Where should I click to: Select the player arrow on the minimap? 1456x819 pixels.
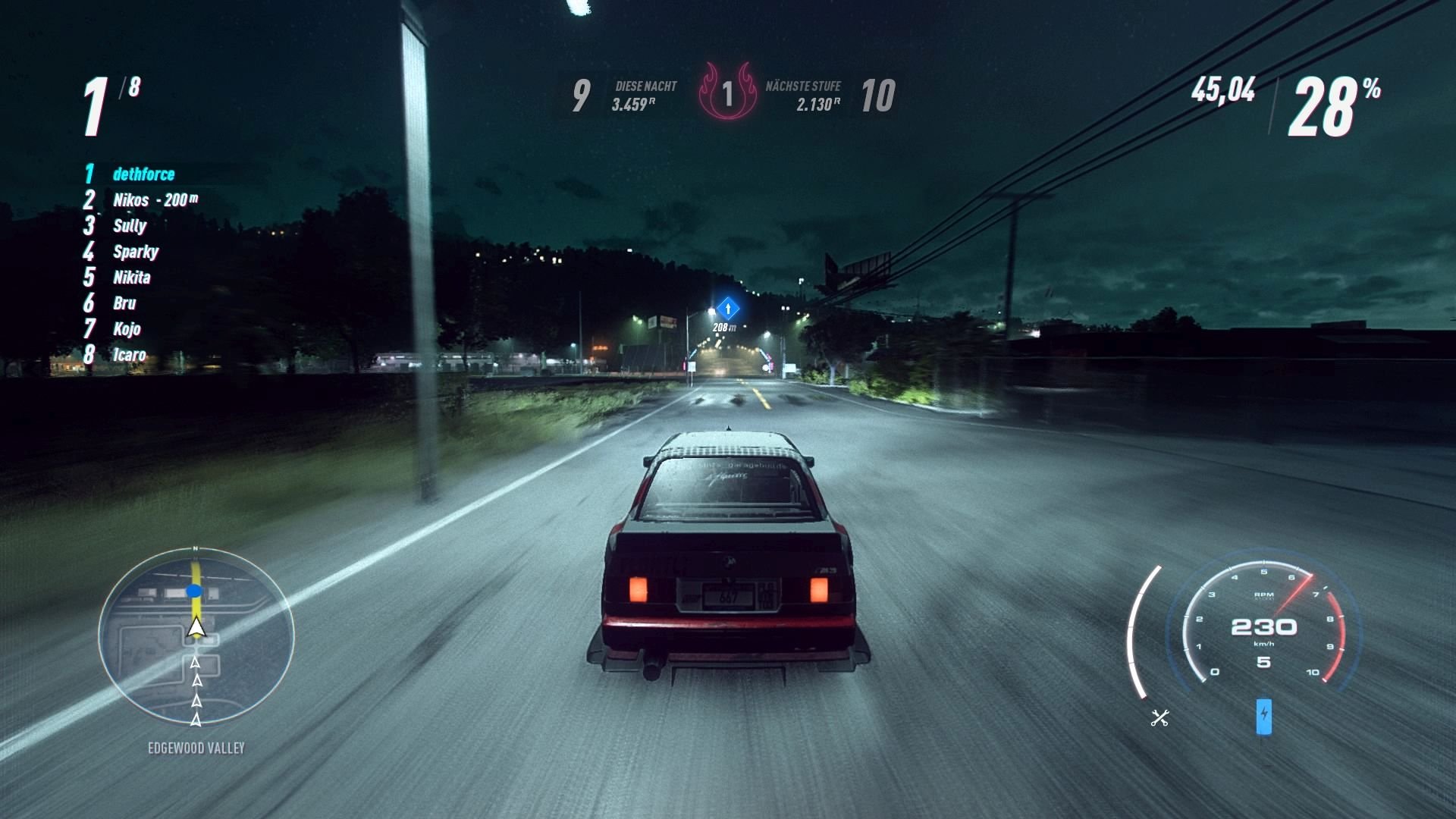[195, 626]
